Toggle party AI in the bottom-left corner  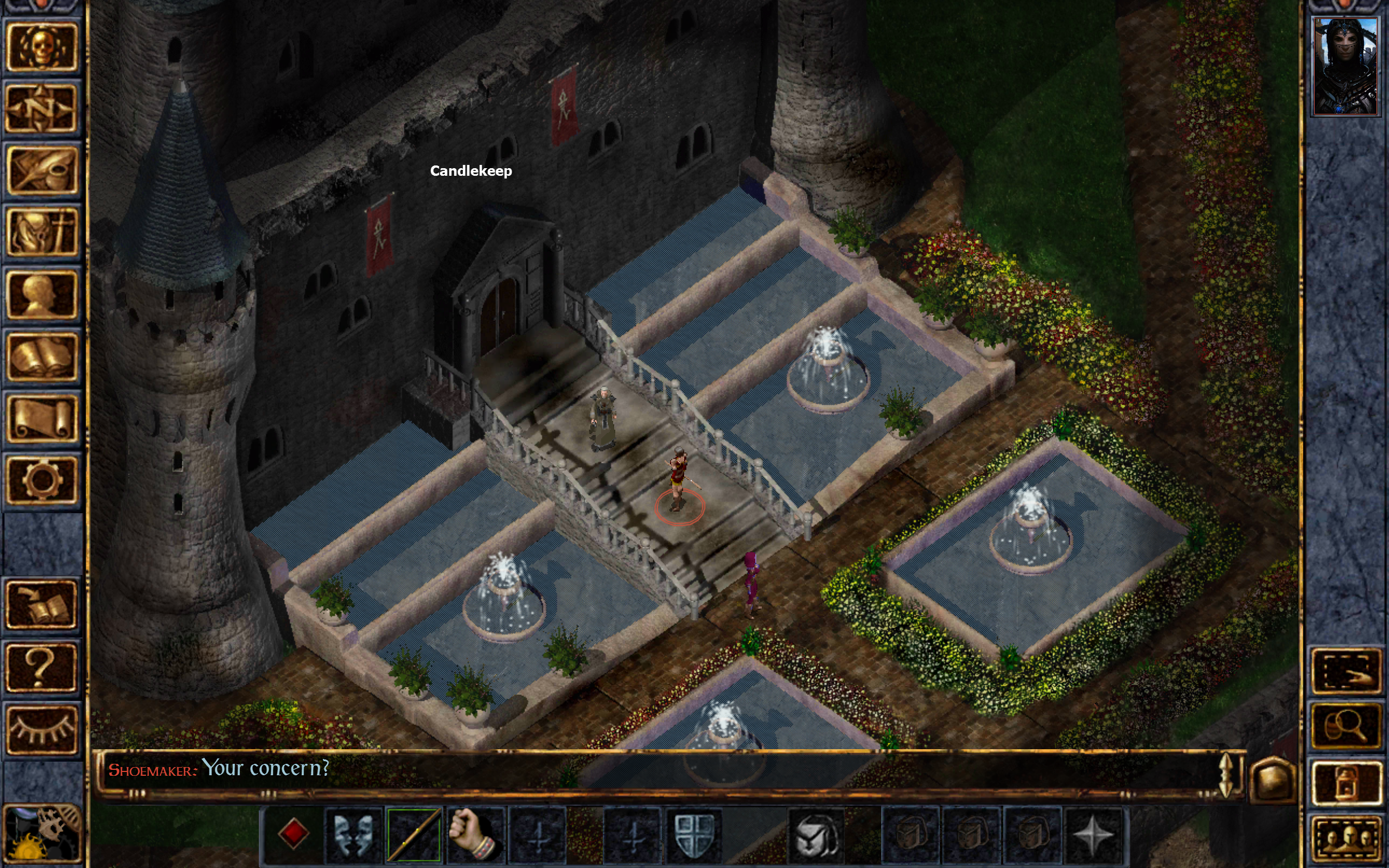pos(43,832)
